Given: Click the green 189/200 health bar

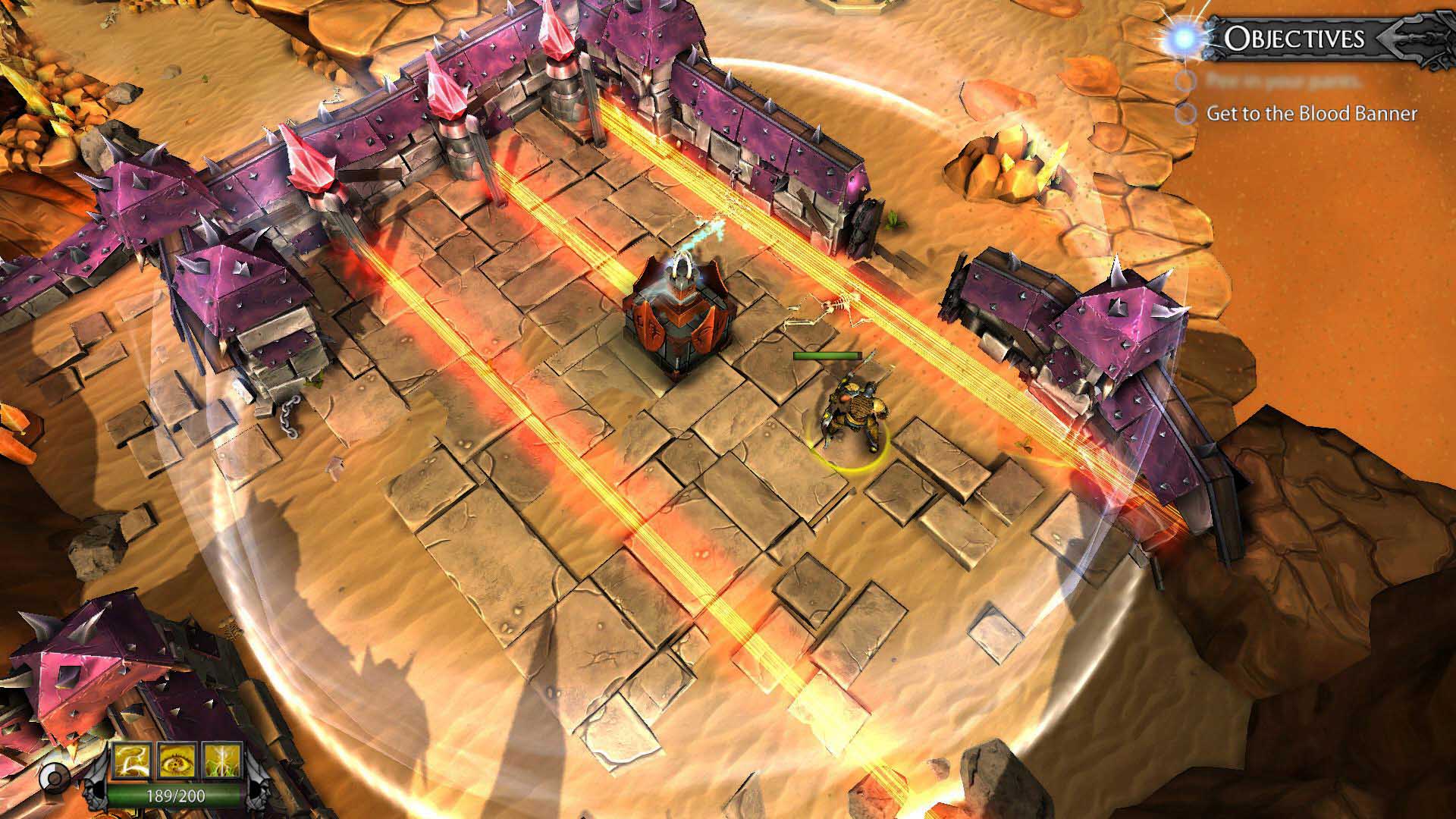Looking at the screenshot, I should 175,795.
